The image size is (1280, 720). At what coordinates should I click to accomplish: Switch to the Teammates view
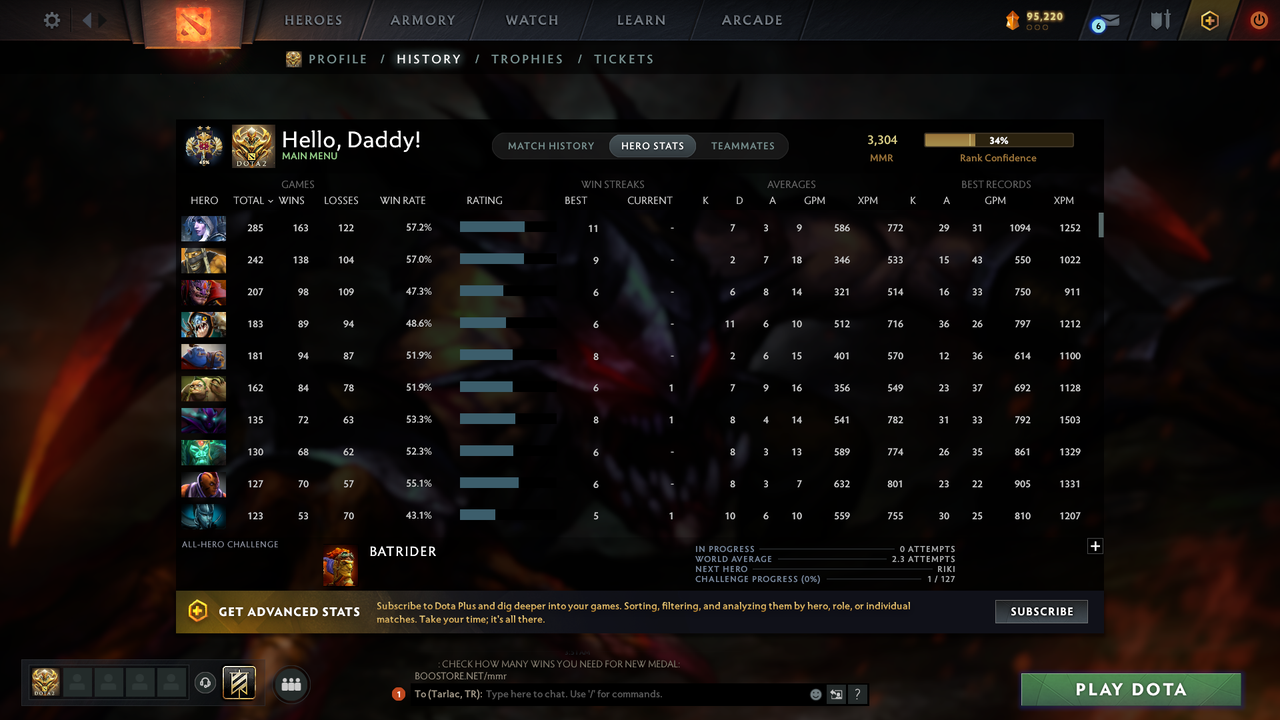click(743, 145)
